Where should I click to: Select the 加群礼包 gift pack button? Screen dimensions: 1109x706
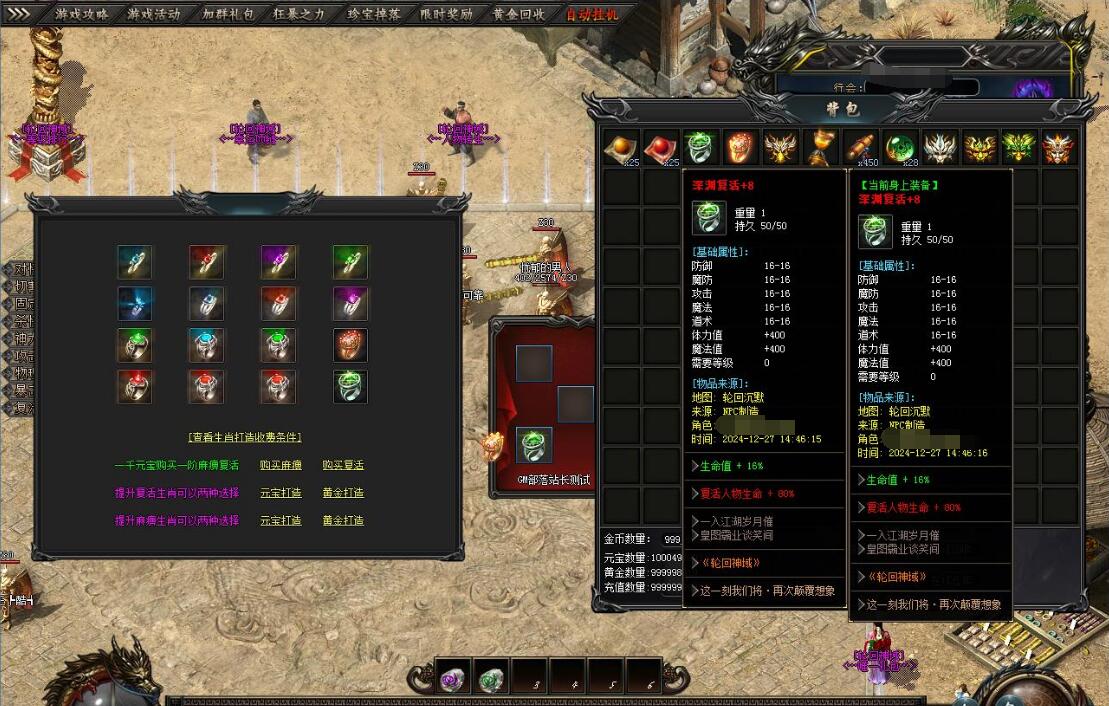[x=228, y=14]
